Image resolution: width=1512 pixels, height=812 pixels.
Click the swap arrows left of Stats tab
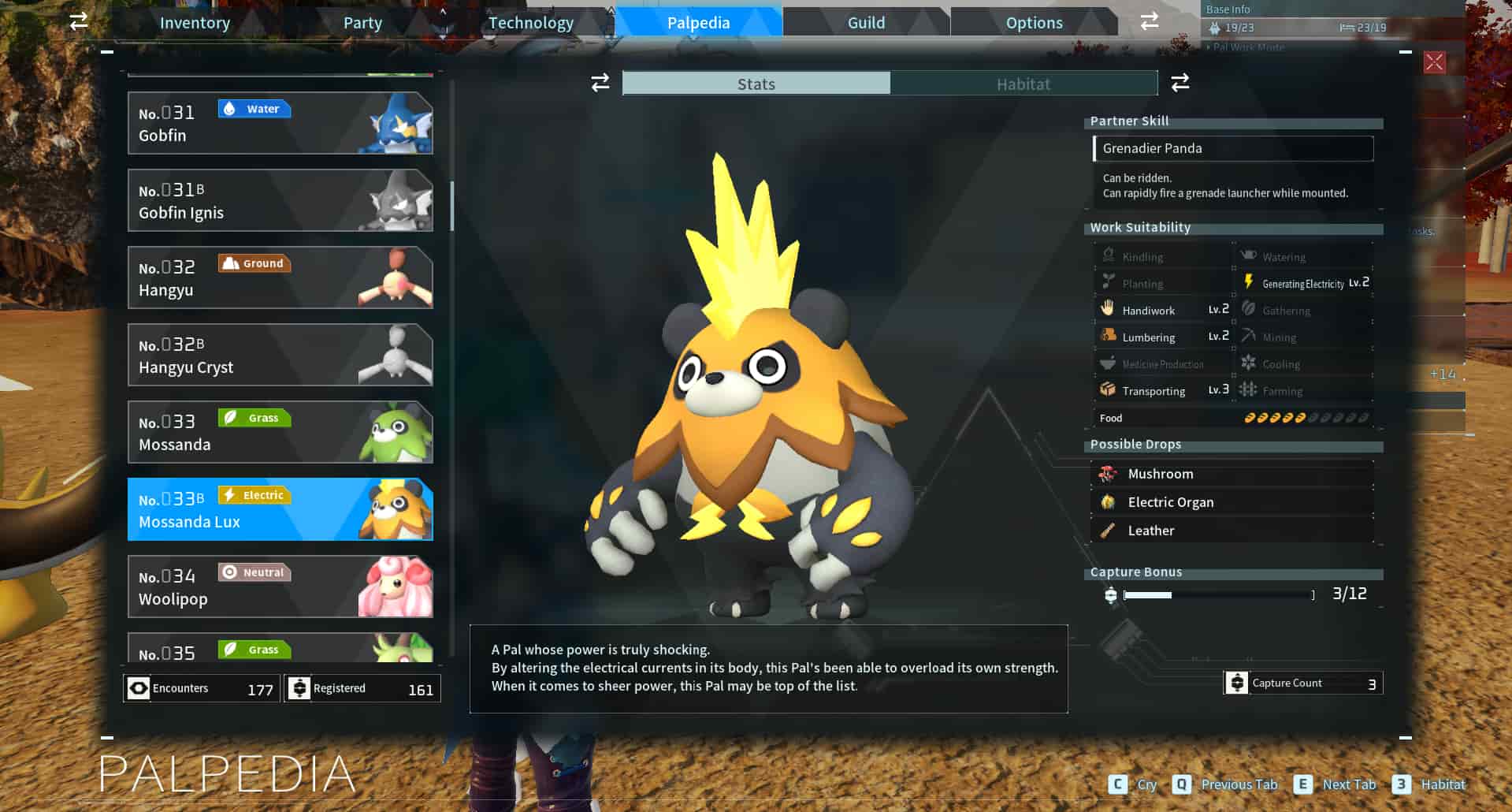(x=600, y=83)
